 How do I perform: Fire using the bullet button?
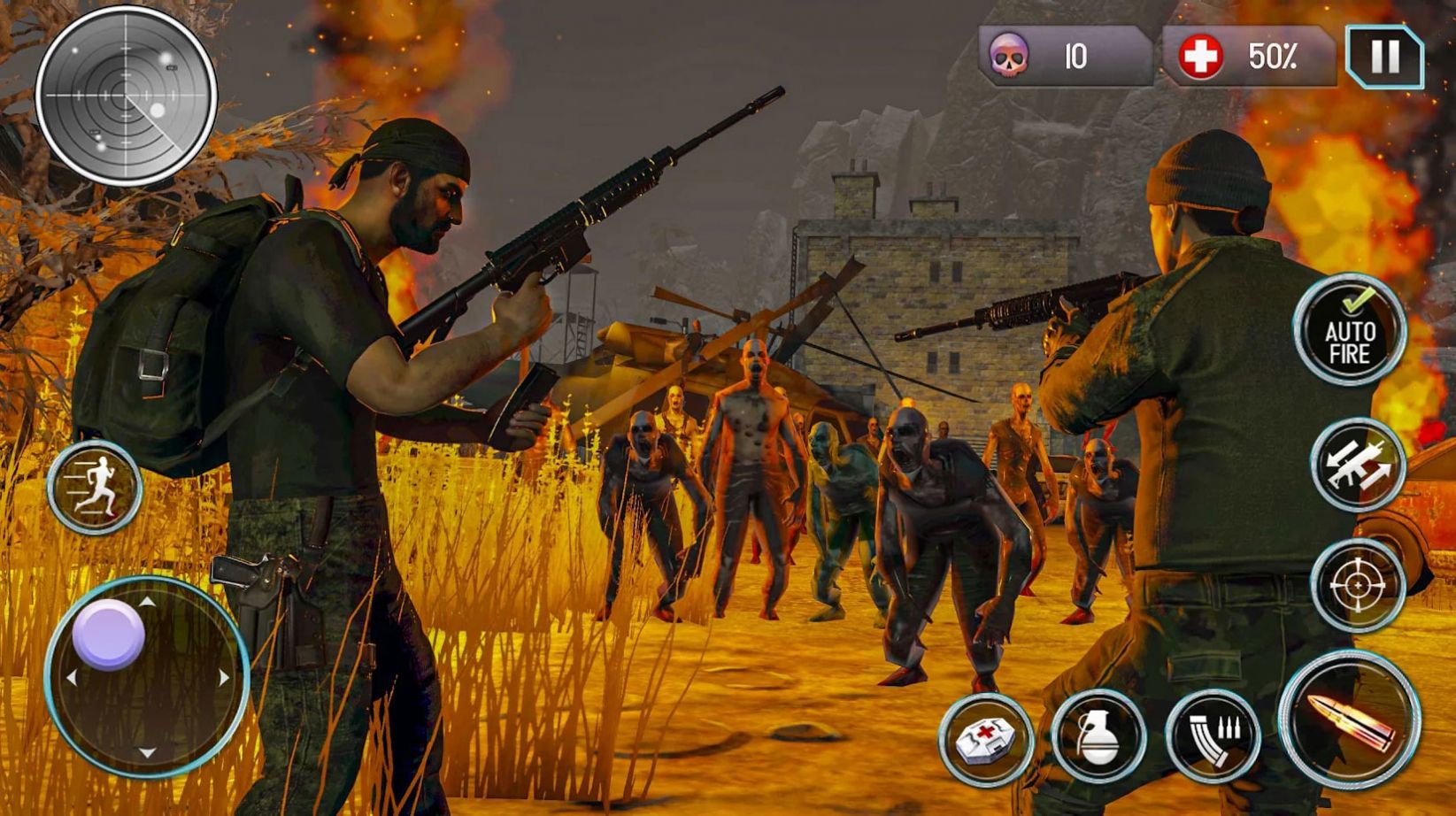point(1350,720)
